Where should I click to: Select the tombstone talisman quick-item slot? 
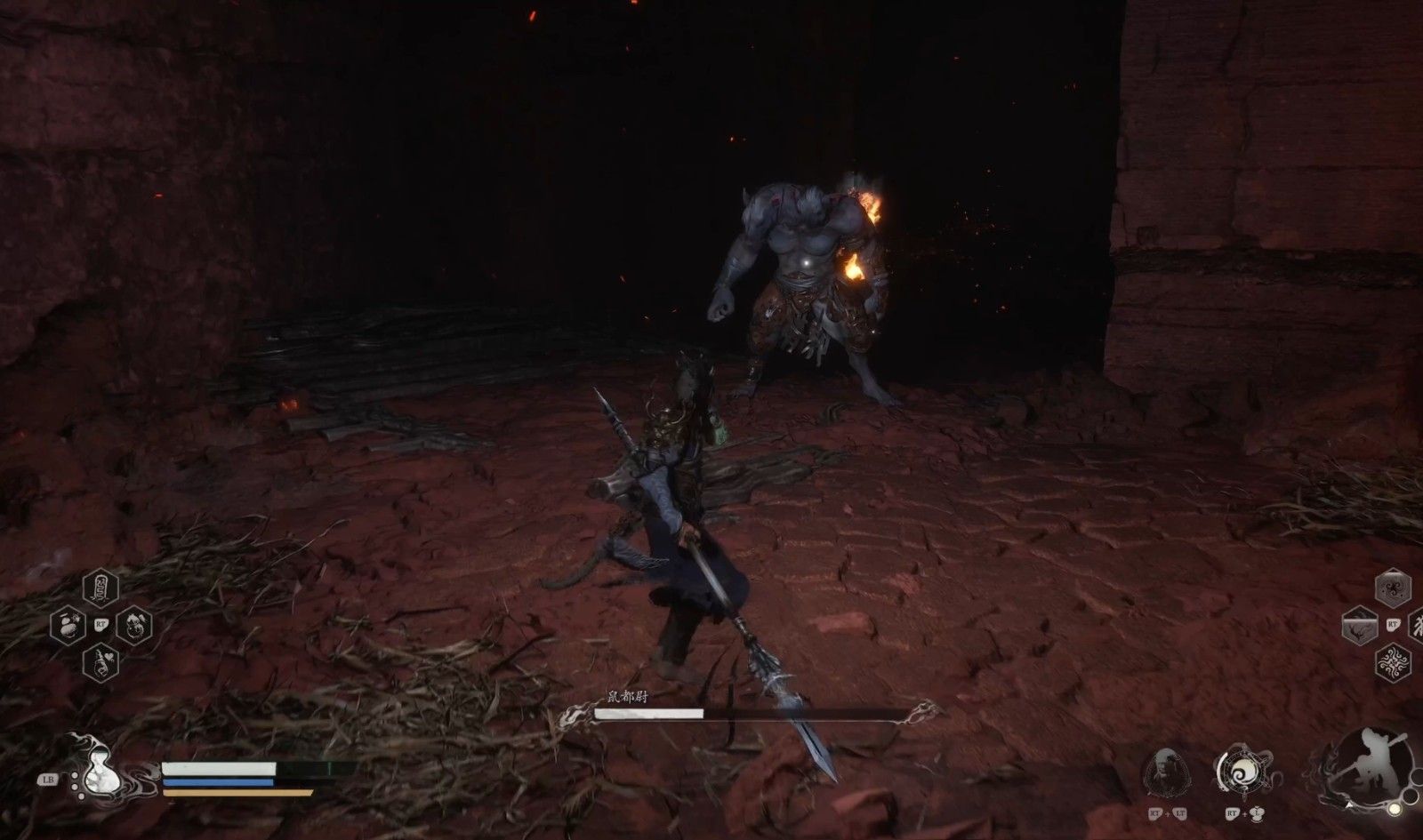pos(100,588)
